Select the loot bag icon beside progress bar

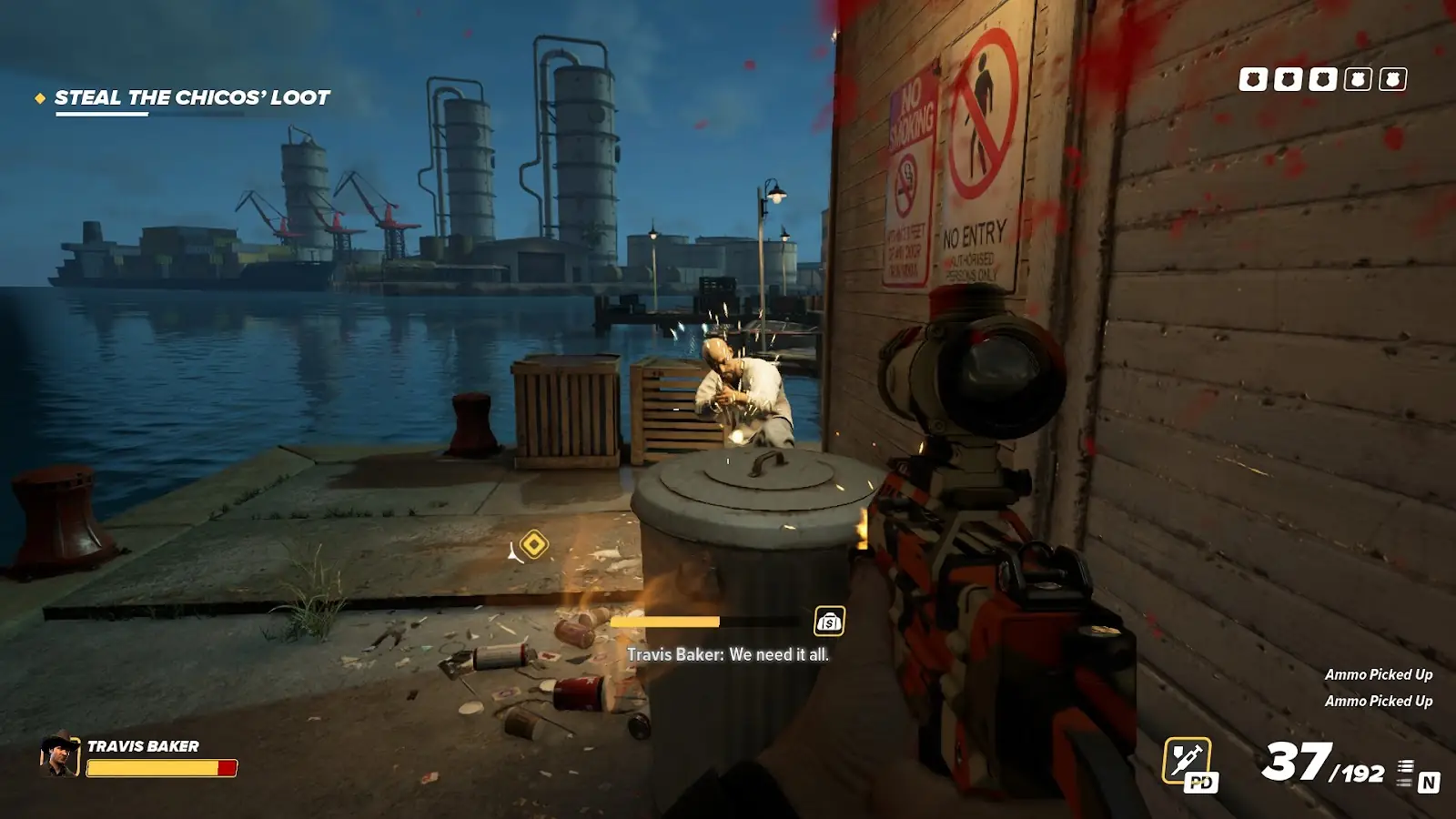click(x=829, y=622)
